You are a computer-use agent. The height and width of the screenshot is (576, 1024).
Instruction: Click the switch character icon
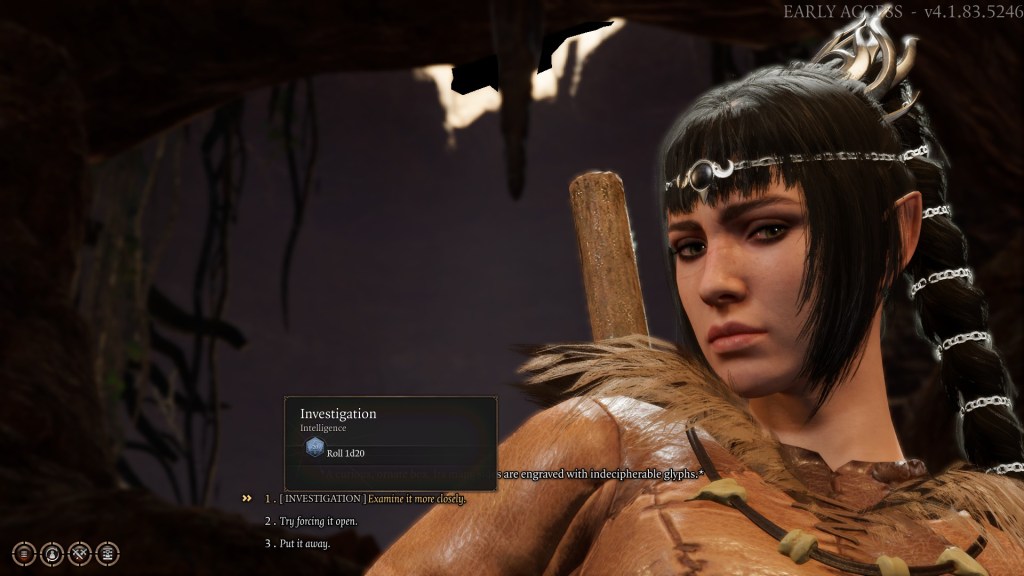point(52,553)
